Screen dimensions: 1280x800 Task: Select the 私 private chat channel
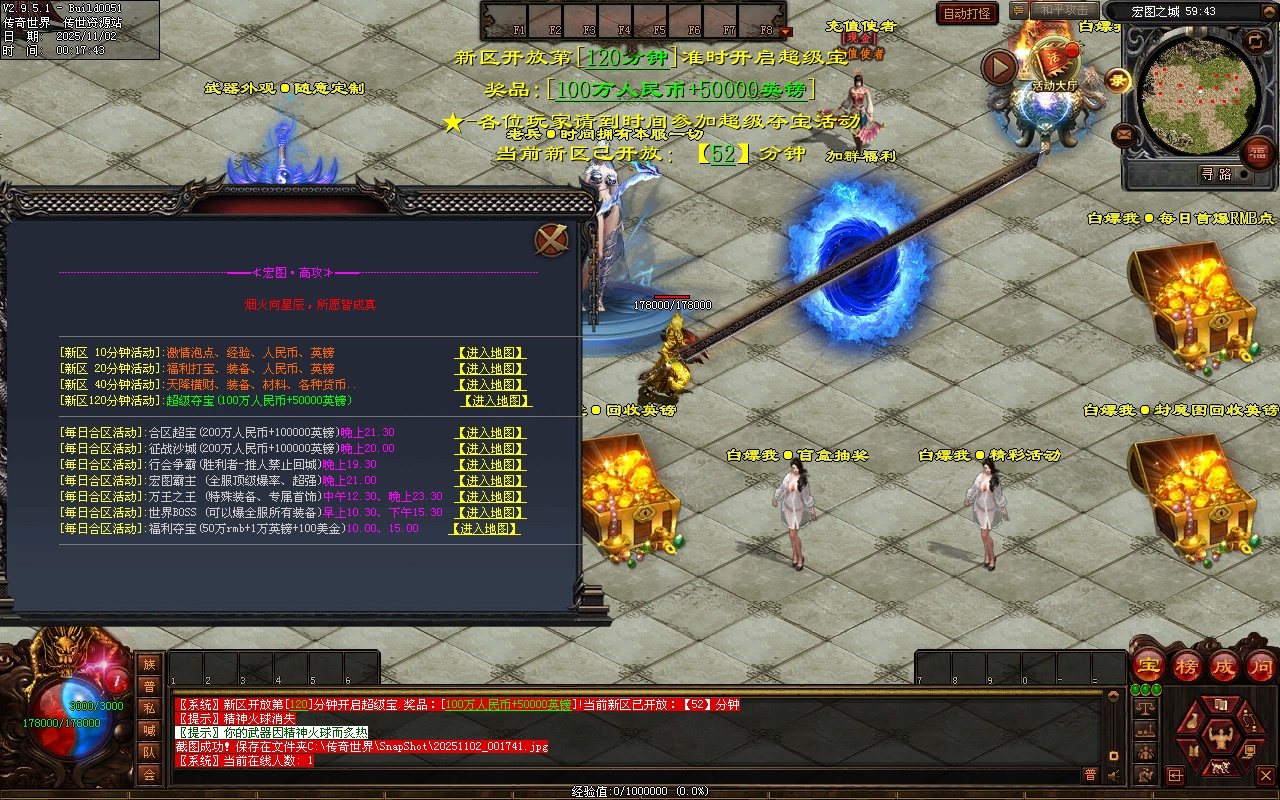click(149, 708)
